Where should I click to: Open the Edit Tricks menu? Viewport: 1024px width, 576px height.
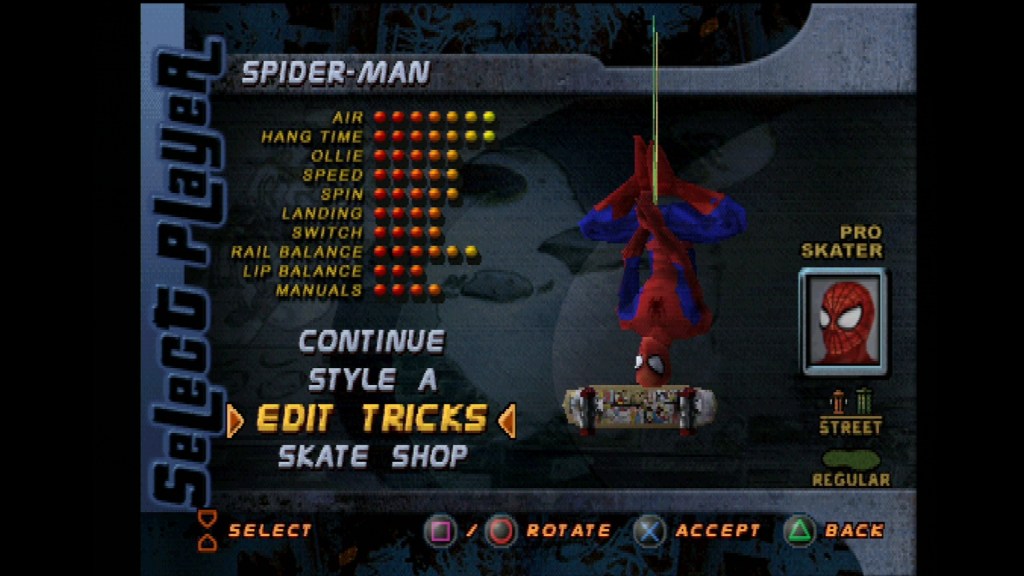[x=372, y=418]
